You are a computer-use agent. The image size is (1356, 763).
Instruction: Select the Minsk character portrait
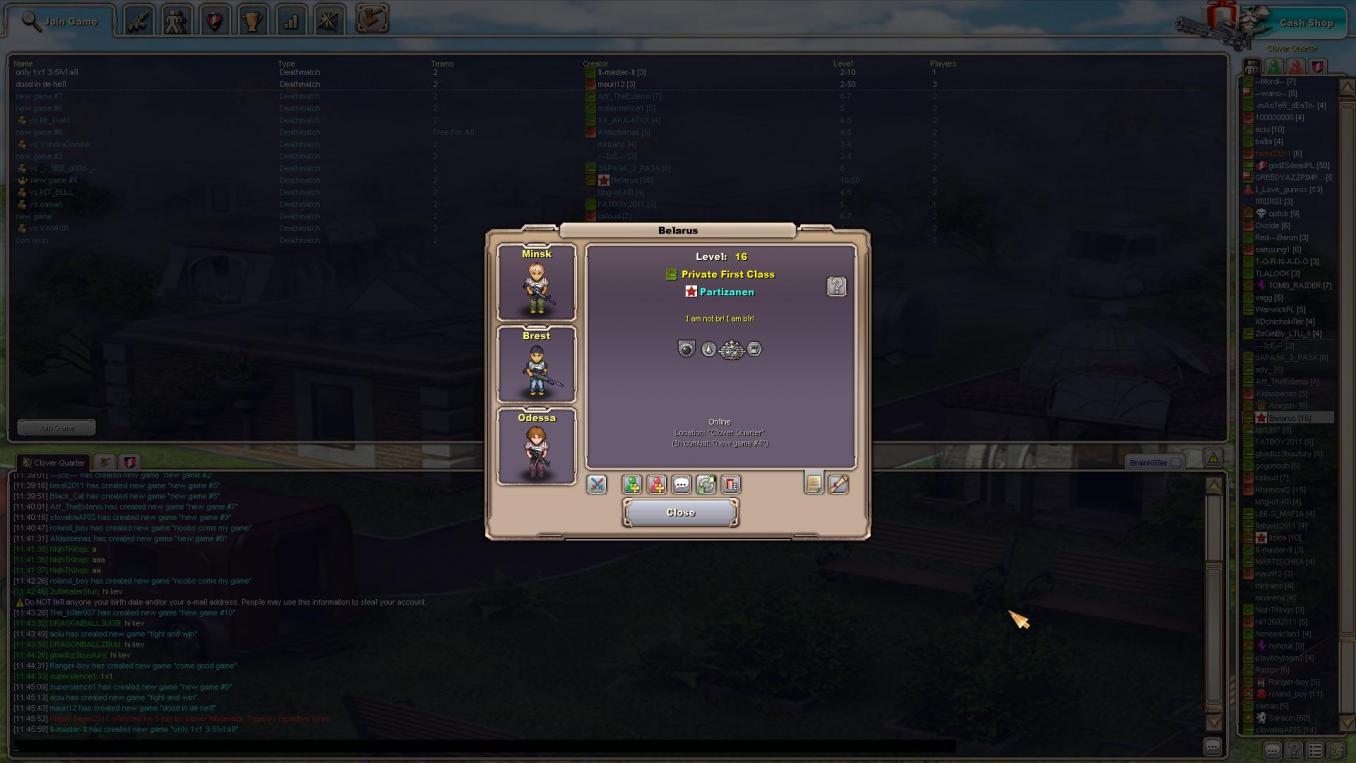pos(536,283)
